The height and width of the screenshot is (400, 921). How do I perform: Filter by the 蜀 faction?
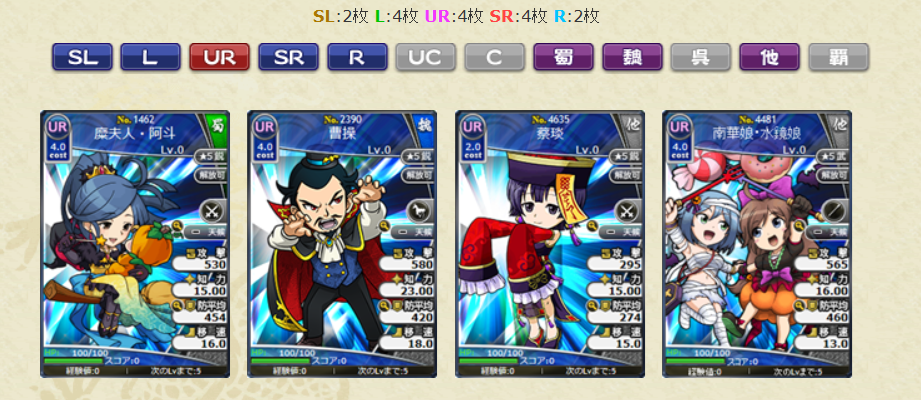tap(563, 57)
